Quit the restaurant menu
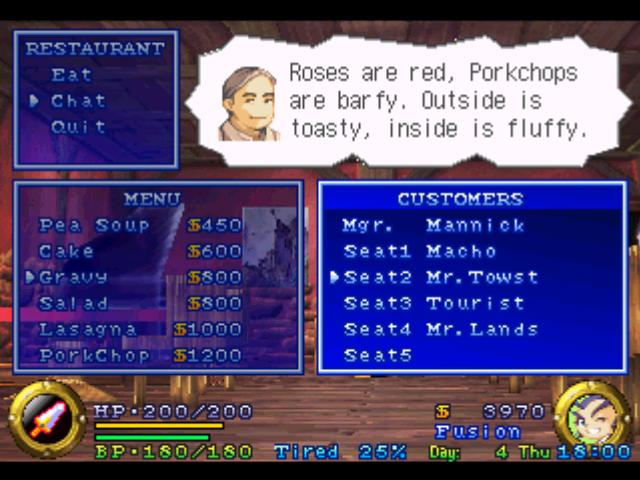 click(78, 127)
